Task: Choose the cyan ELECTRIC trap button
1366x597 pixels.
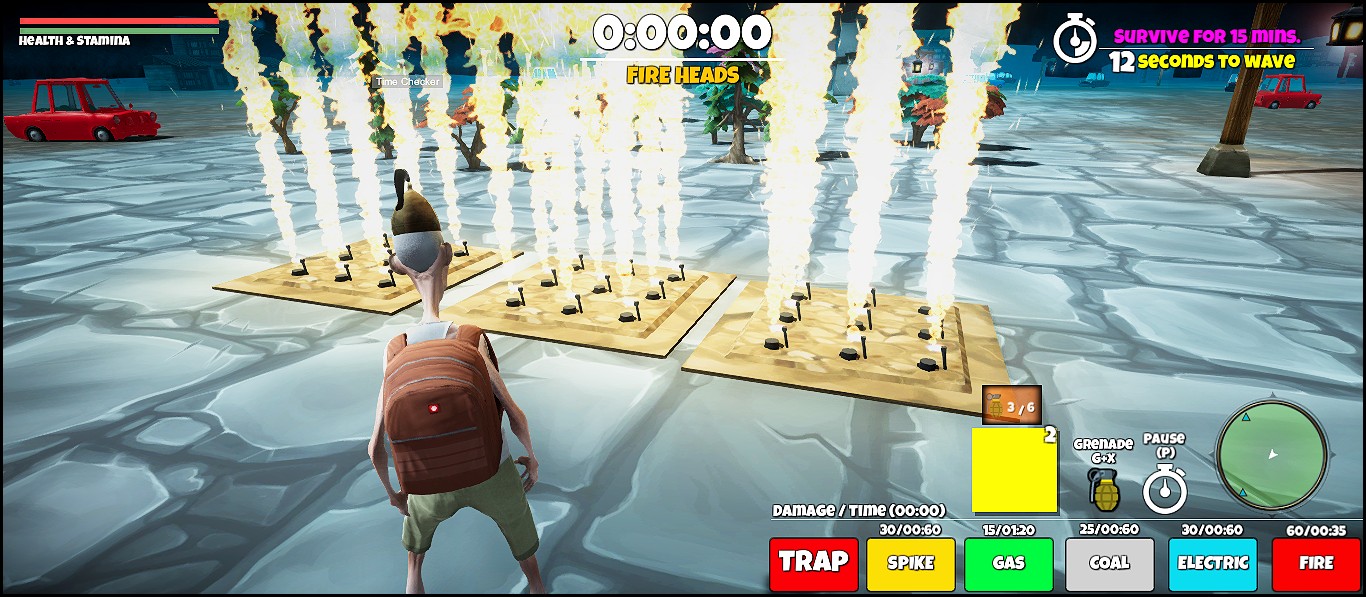Action: click(x=1212, y=563)
